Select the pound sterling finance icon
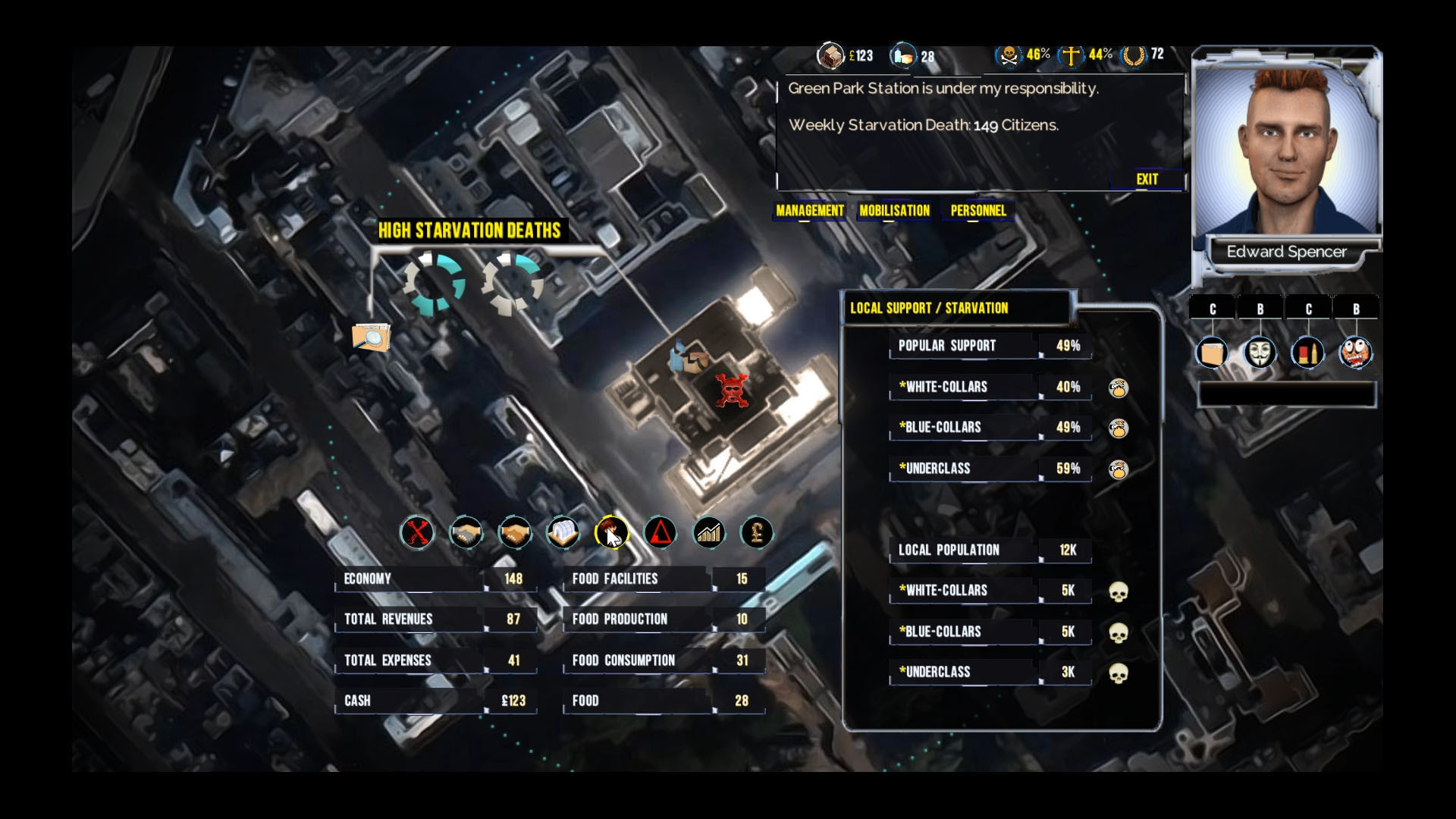Viewport: 1456px width, 819px height. click(x=755, y=532)
